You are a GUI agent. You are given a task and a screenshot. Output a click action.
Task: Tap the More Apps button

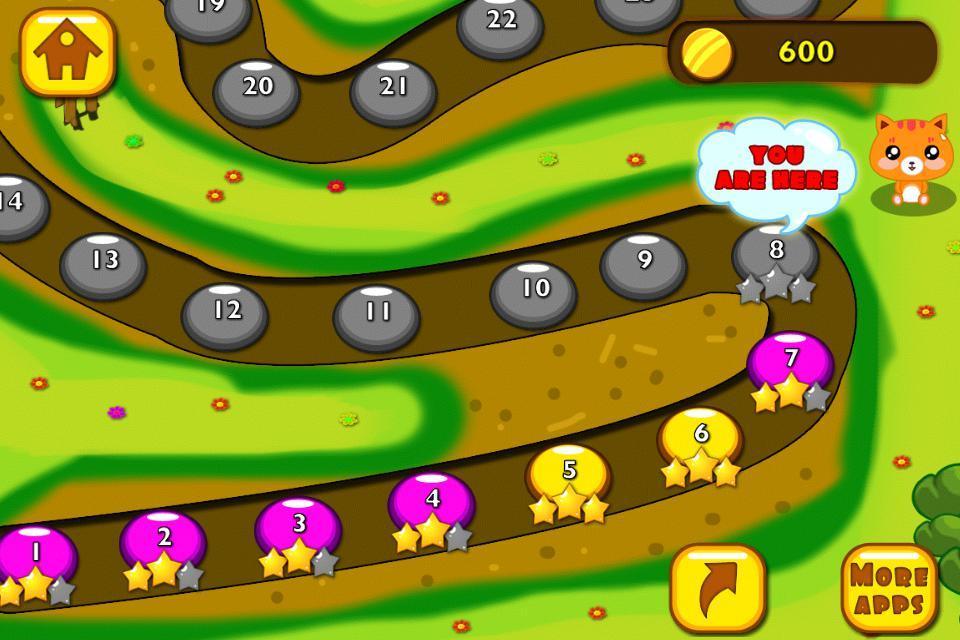pos(889,589)
